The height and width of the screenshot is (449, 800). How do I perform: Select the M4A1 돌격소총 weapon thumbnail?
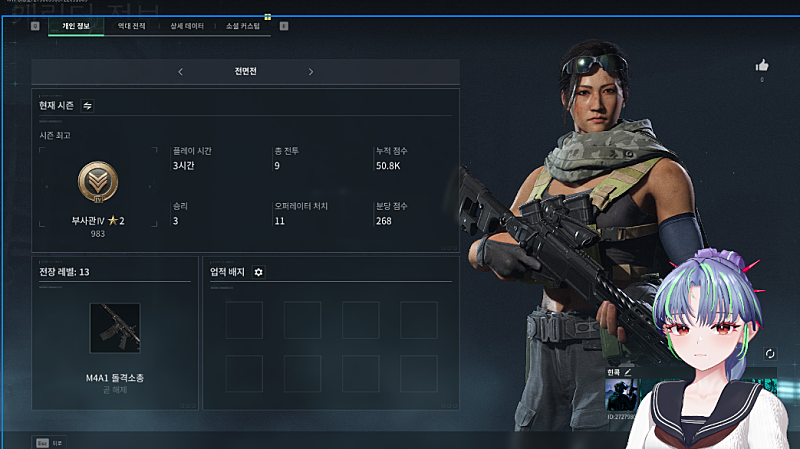point(114,328)
